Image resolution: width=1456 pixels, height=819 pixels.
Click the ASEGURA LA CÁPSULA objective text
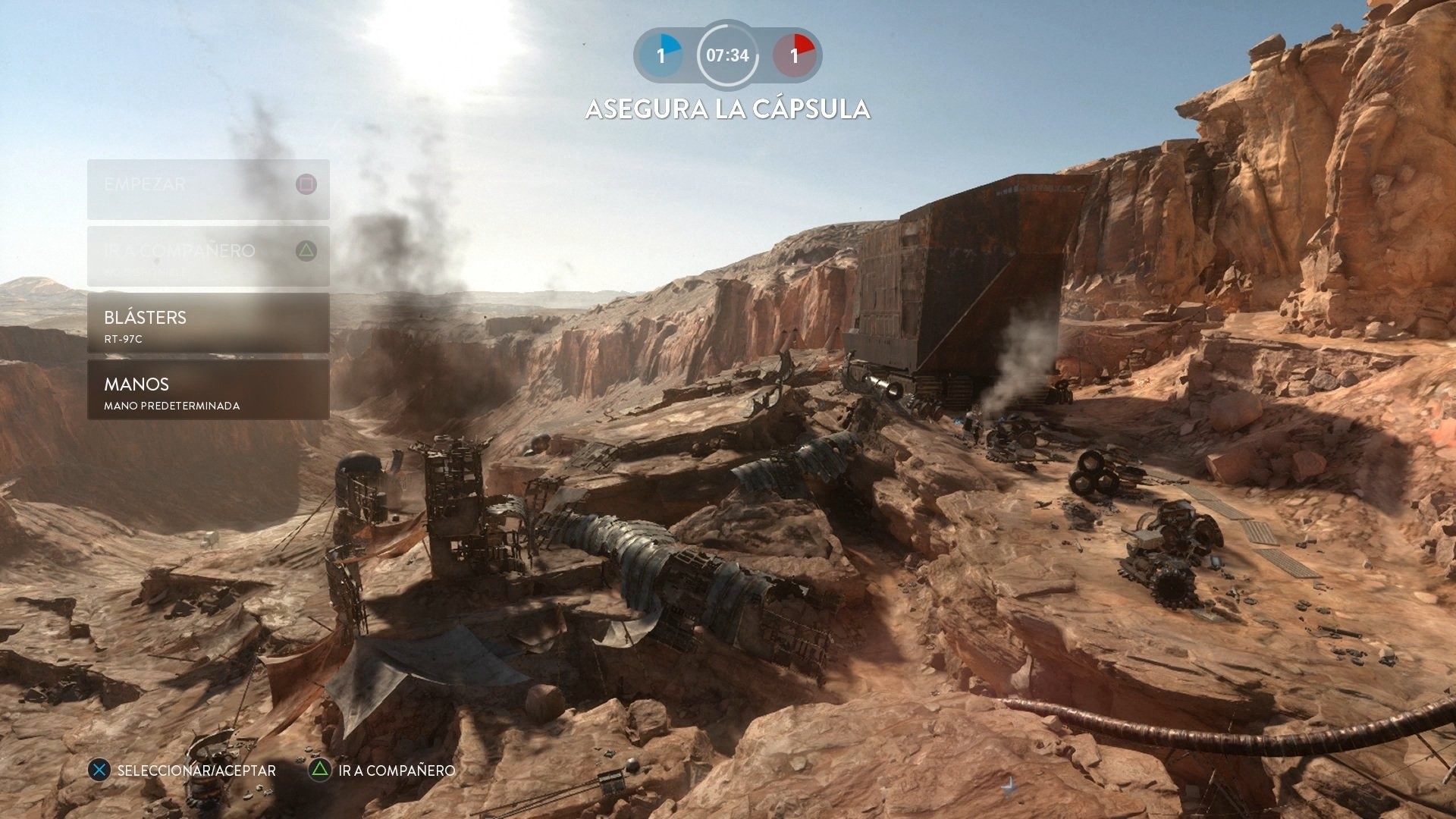(x=727, y=110)
